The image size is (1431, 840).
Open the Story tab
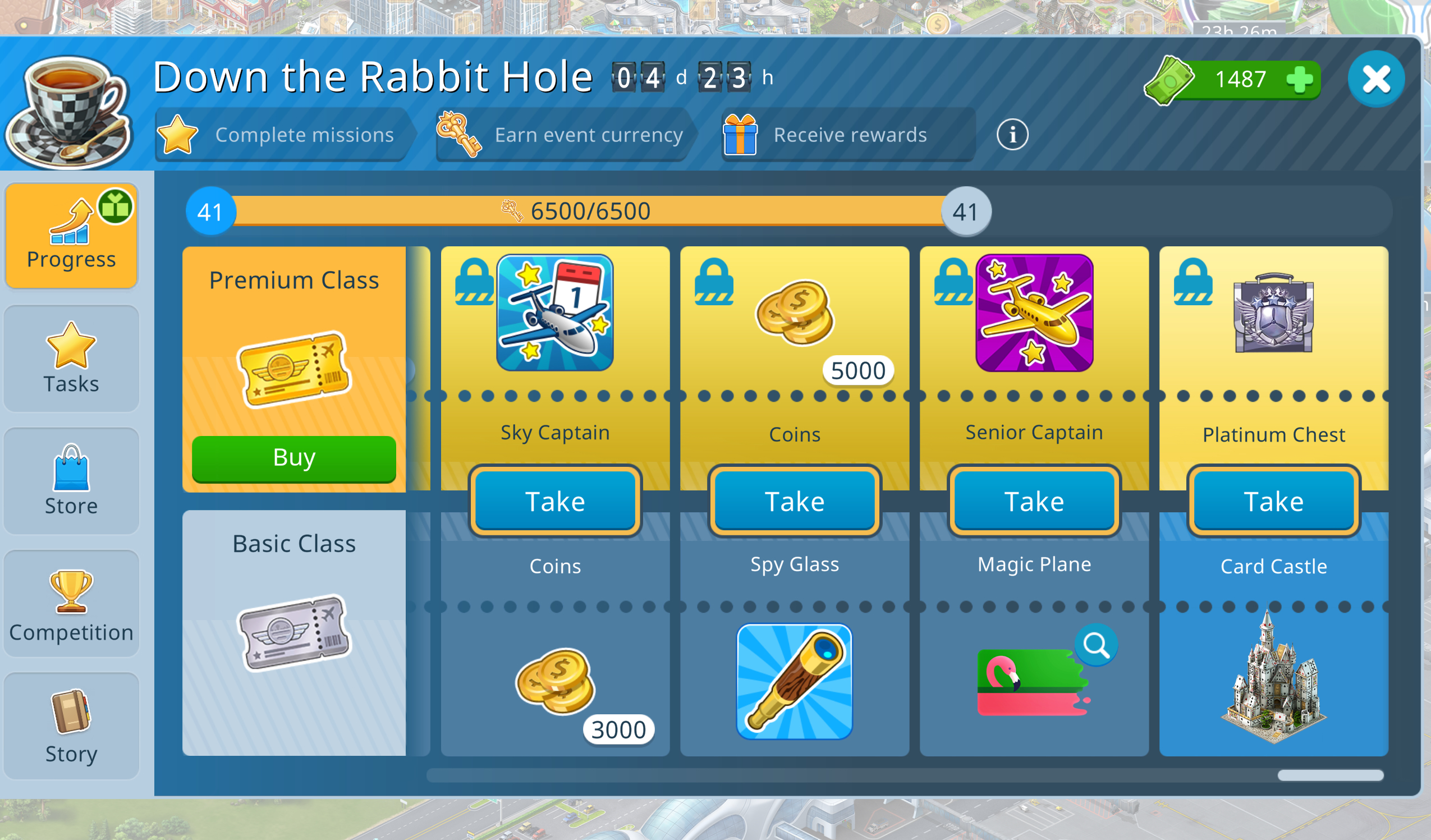point(72,727)
